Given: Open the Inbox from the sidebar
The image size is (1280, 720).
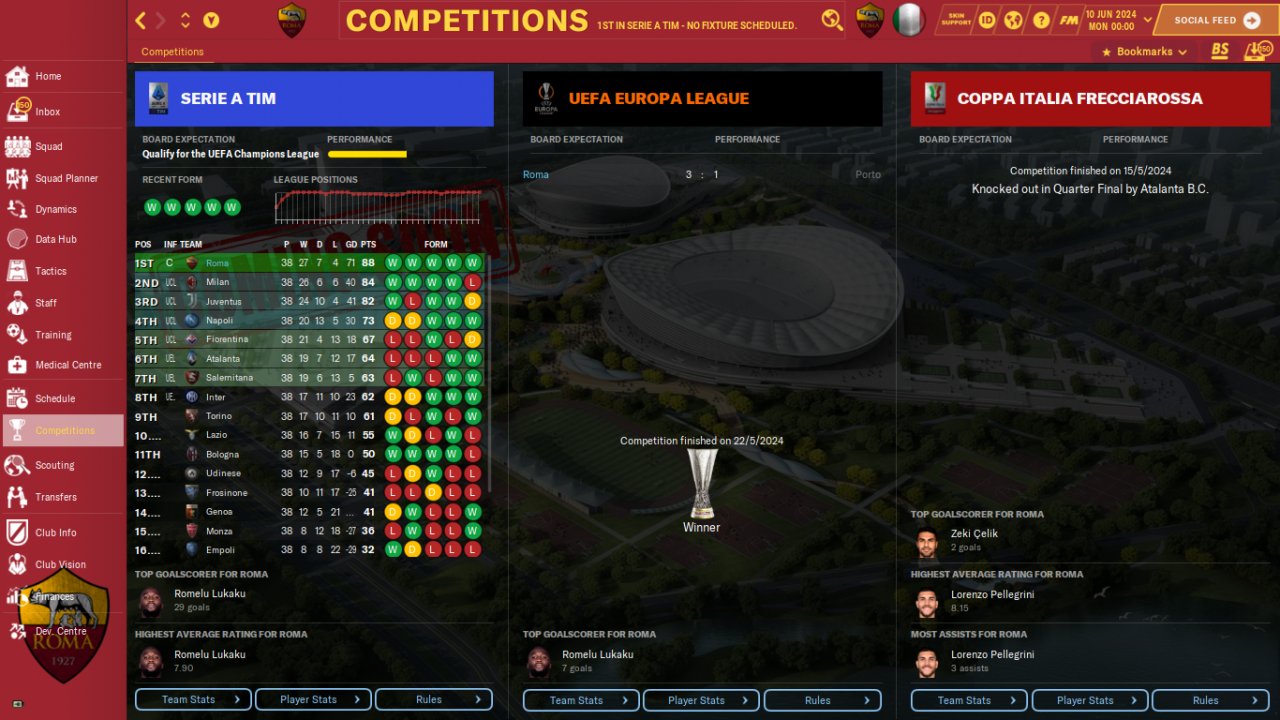Looking at the screenshot, I should coord(47,112).
